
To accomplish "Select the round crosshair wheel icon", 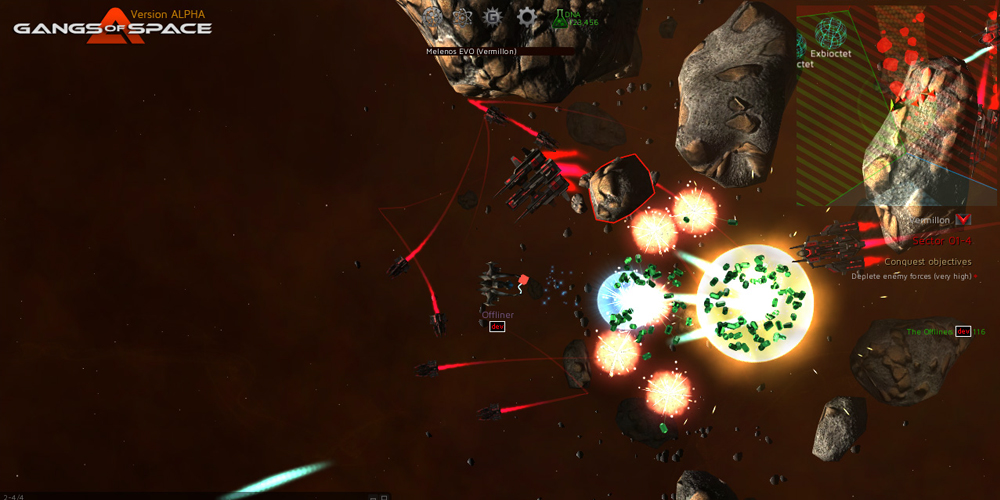I will point(432,16).
